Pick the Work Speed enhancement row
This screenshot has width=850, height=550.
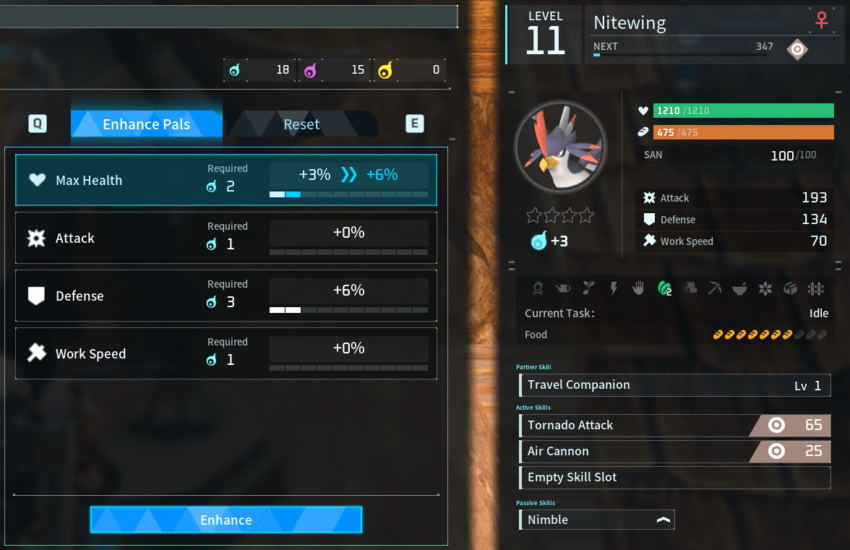(226, 354)
